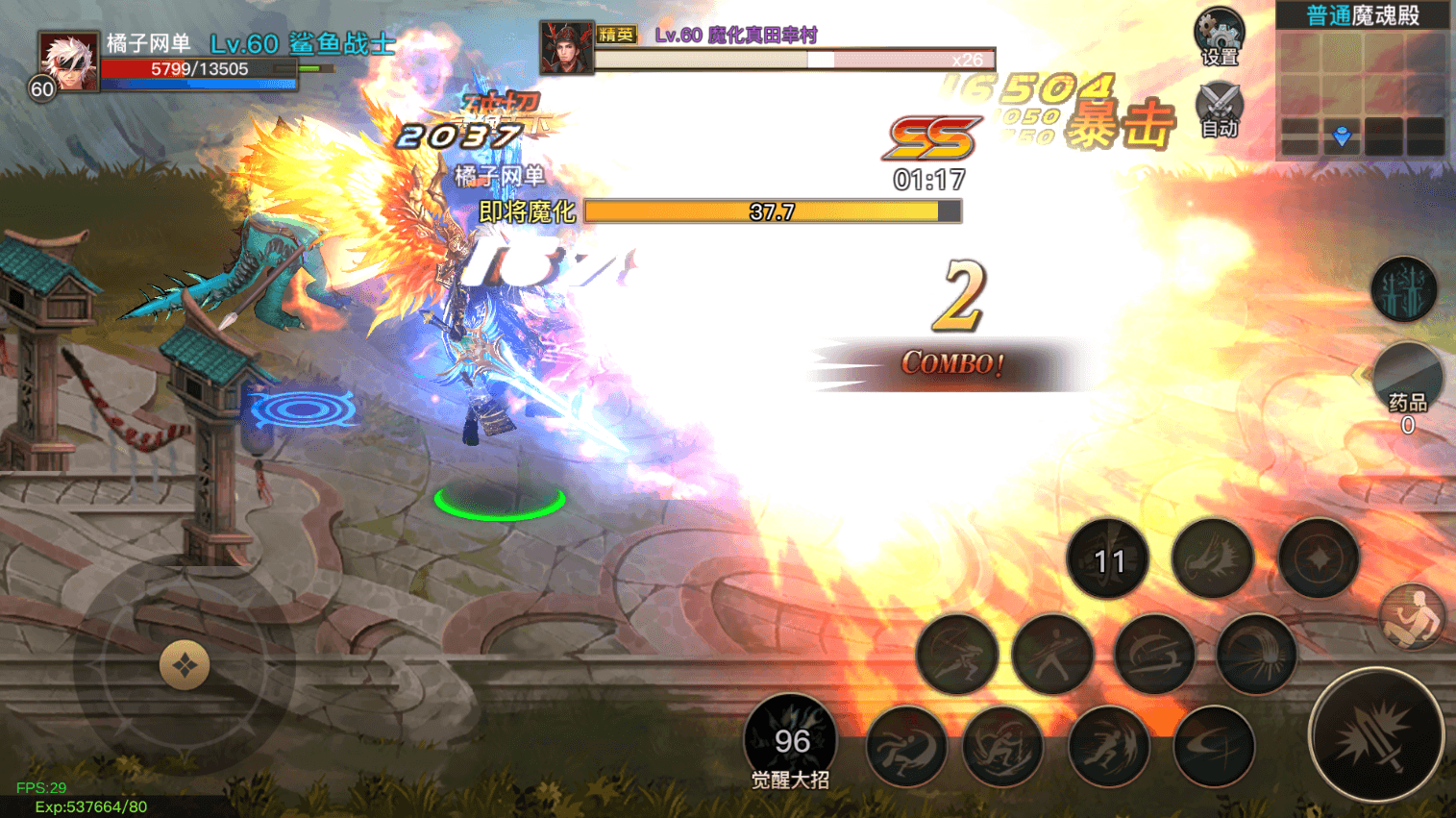Tap the virtual joystick knob

click(x=185, y=665)
